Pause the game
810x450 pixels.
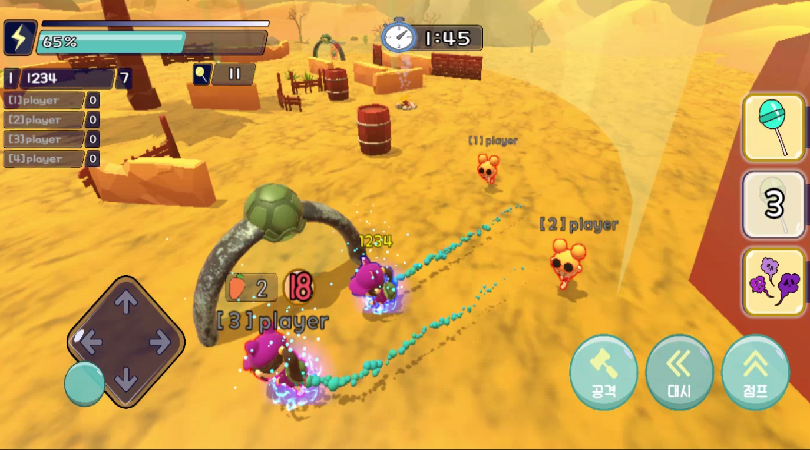[234, 73]
